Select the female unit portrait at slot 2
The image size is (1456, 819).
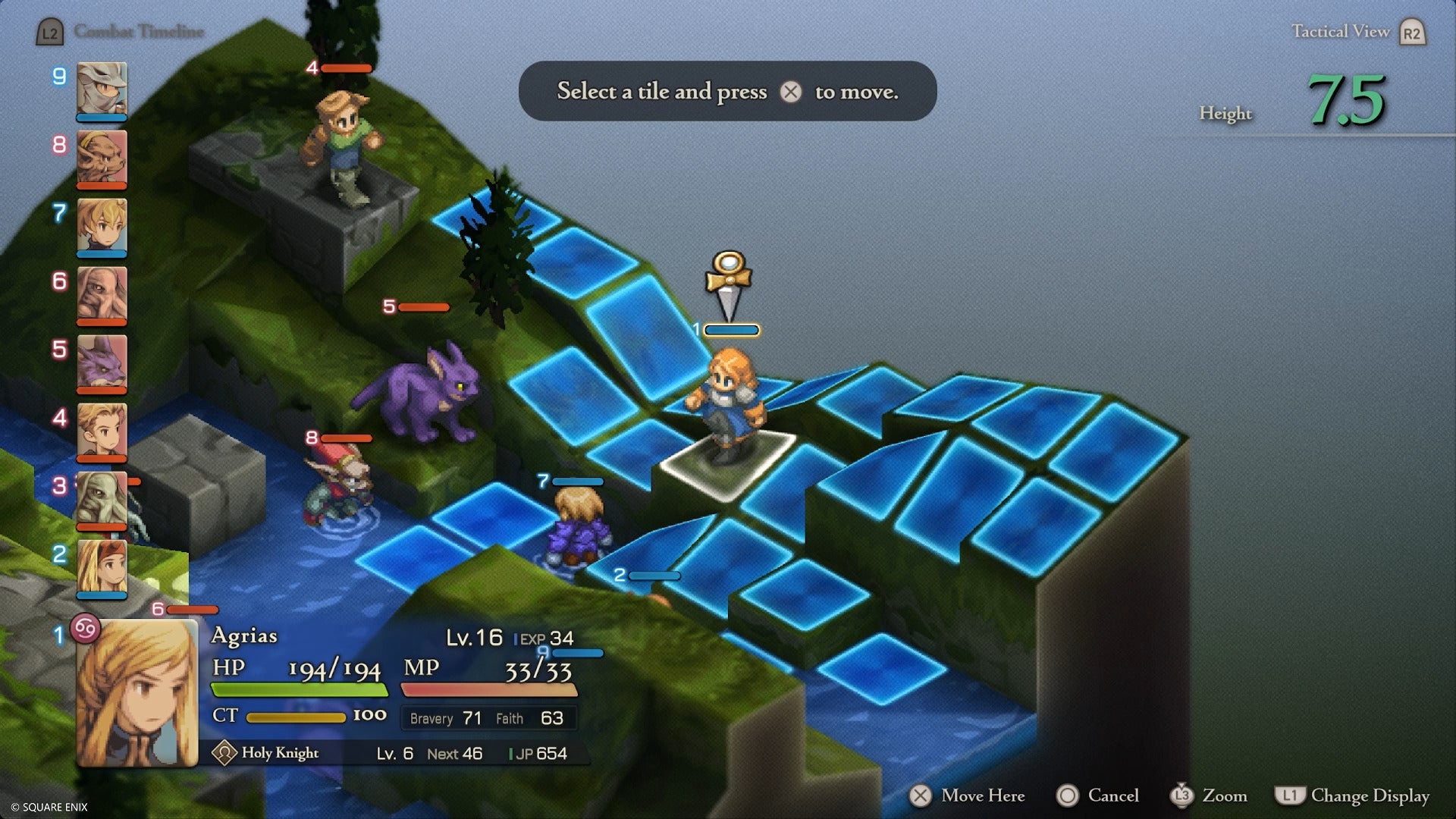coord(101,565)
